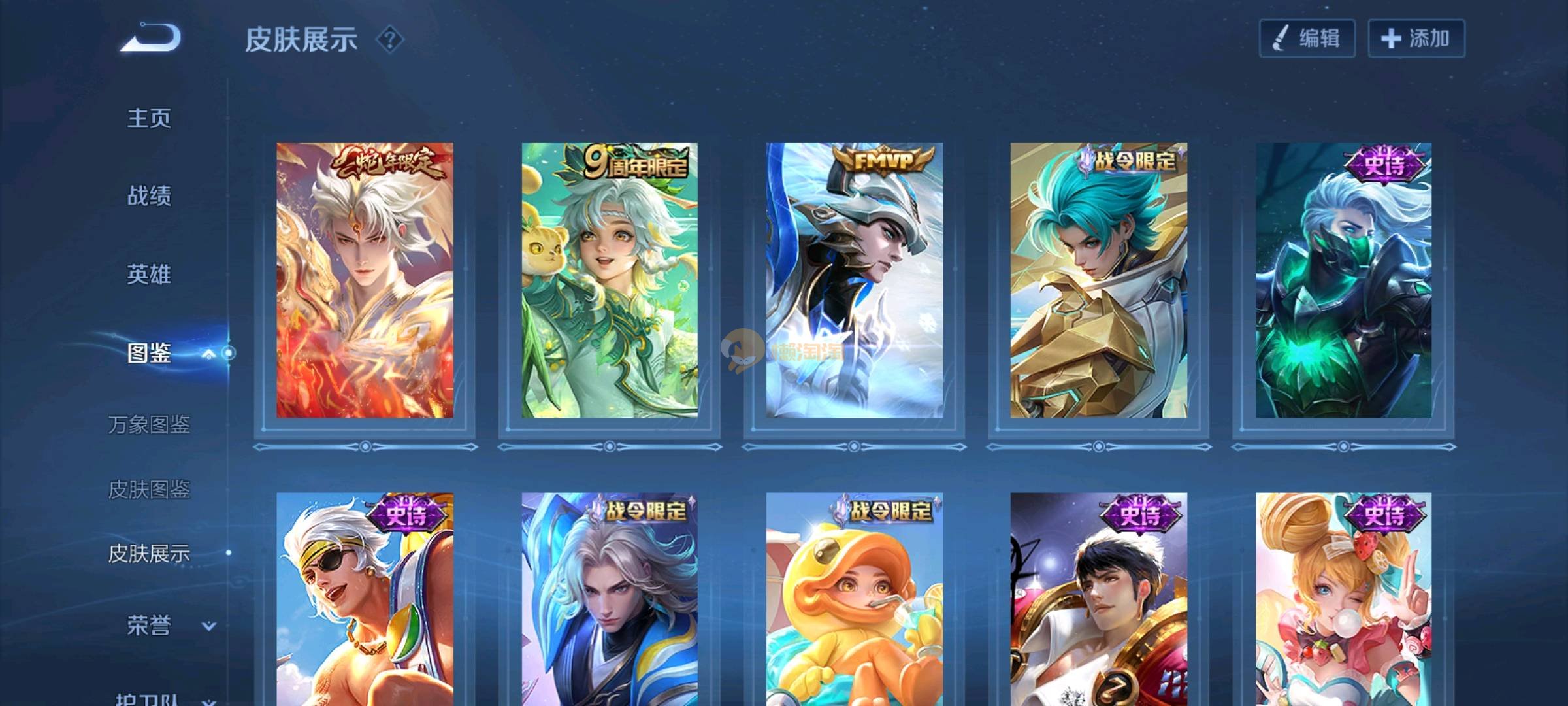Viewport: 1568px width, 706px height.
Task: Choose the eyepatch beach 史诗 skin card
Action: point(365,598)
